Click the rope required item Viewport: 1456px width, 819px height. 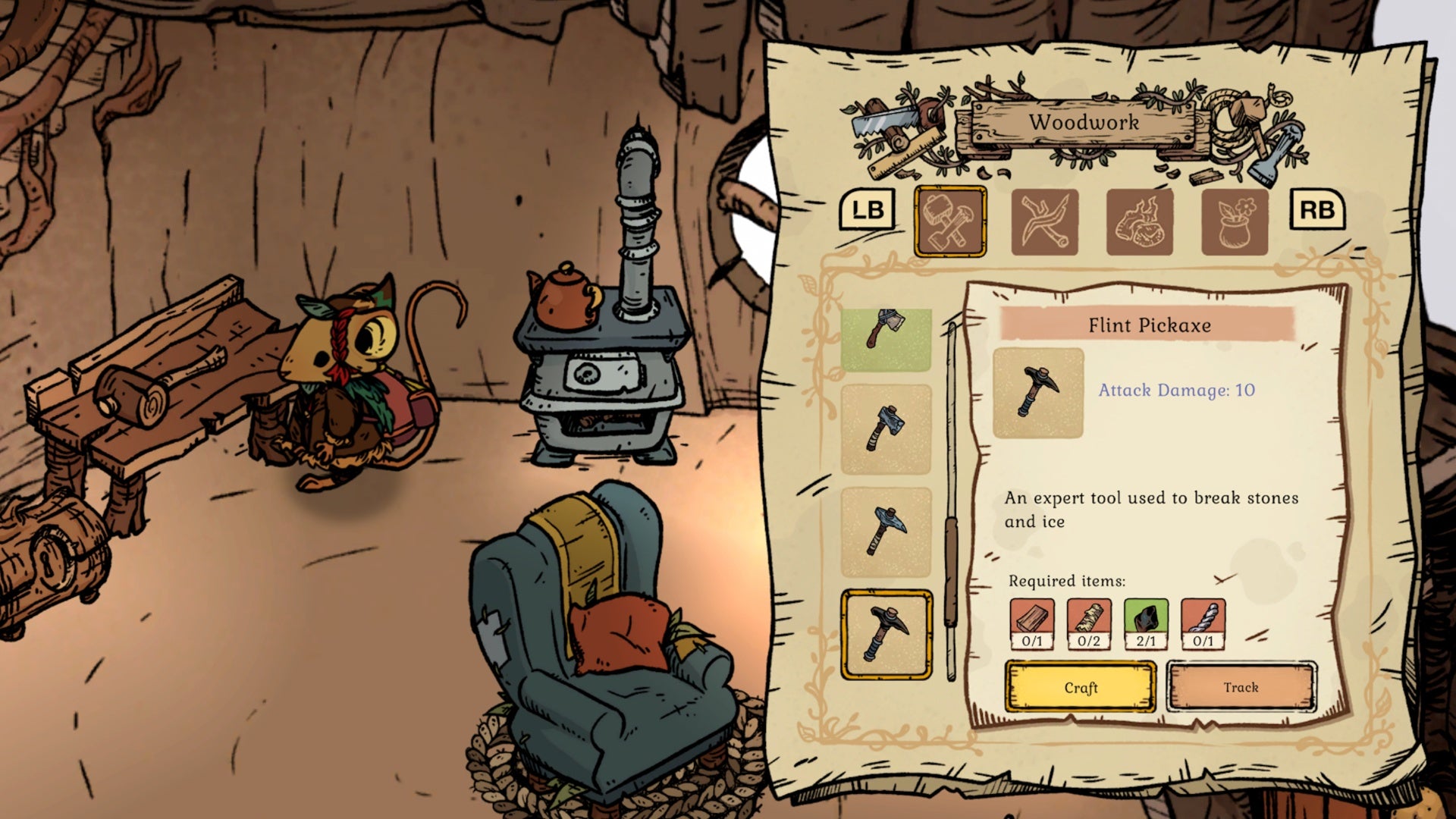click(1203, 623)
